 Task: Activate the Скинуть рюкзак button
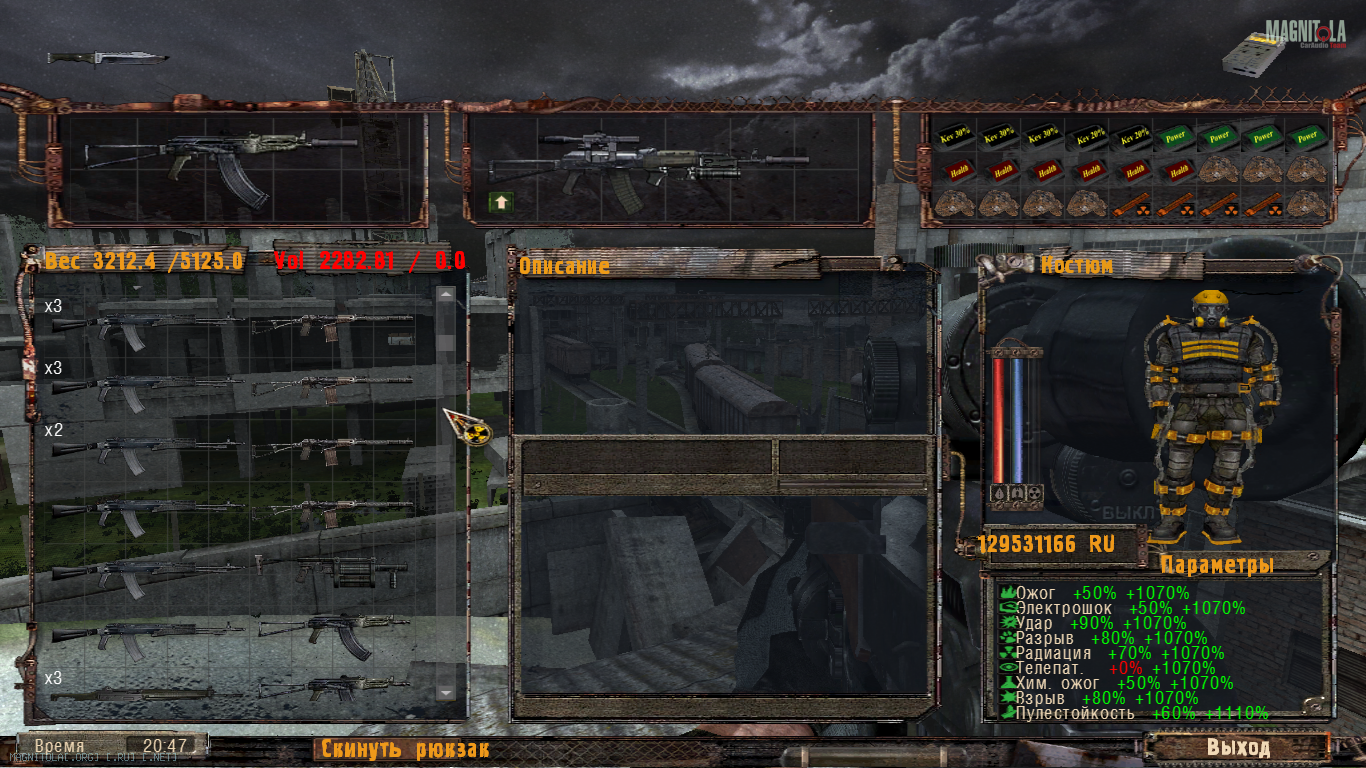403,749
